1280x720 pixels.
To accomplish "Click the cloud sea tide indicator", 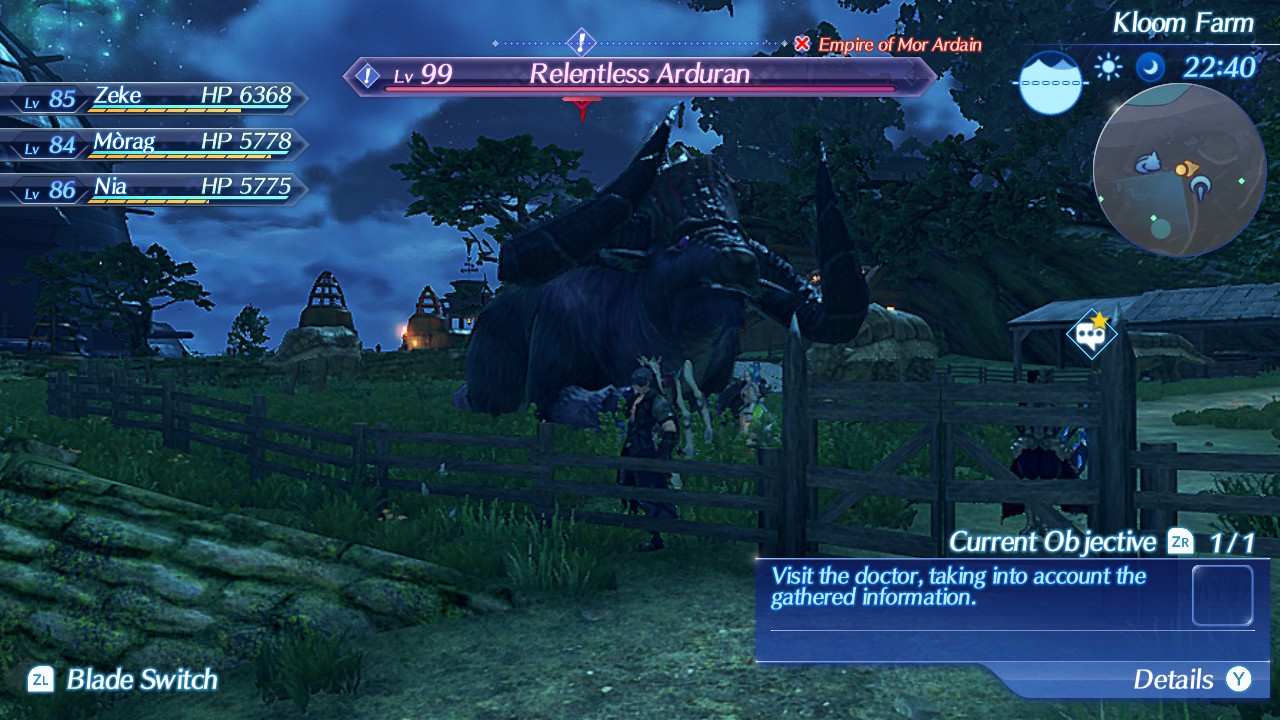I will pyautogui.click(x=1050, y=82).
